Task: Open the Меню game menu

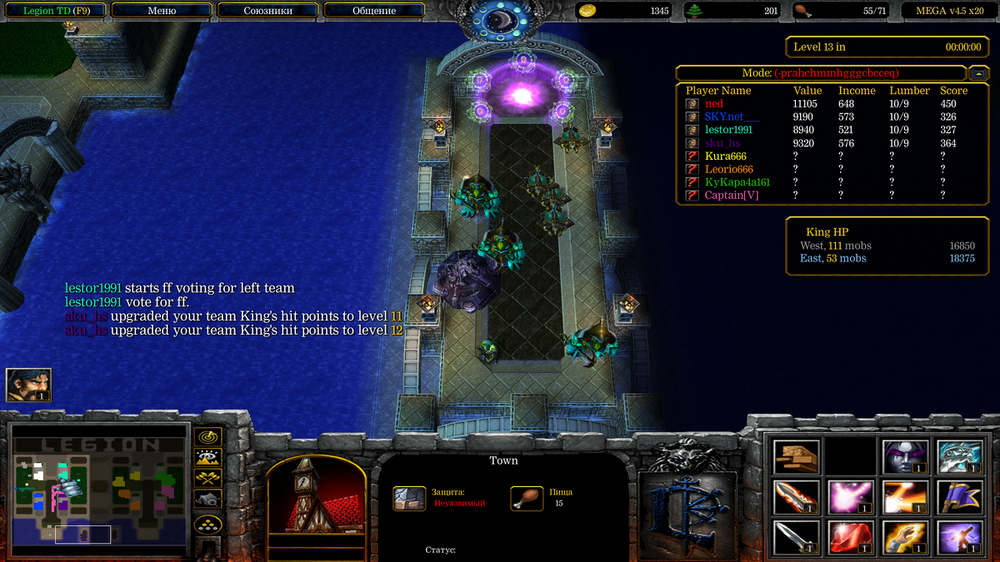Action: tap(161, 11)
